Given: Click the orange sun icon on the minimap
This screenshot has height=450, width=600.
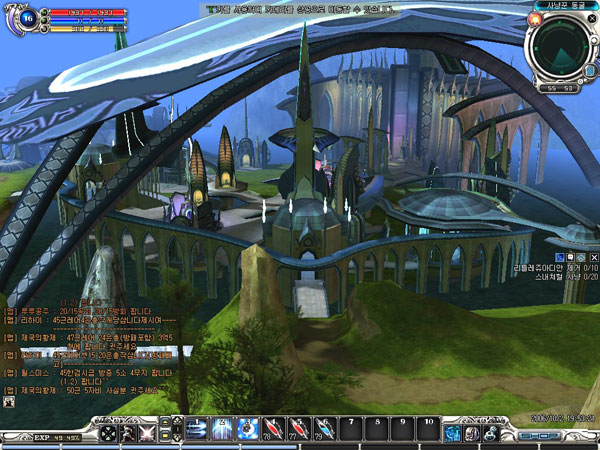Looking at the screenshot, I should click(x=535, y=19).
